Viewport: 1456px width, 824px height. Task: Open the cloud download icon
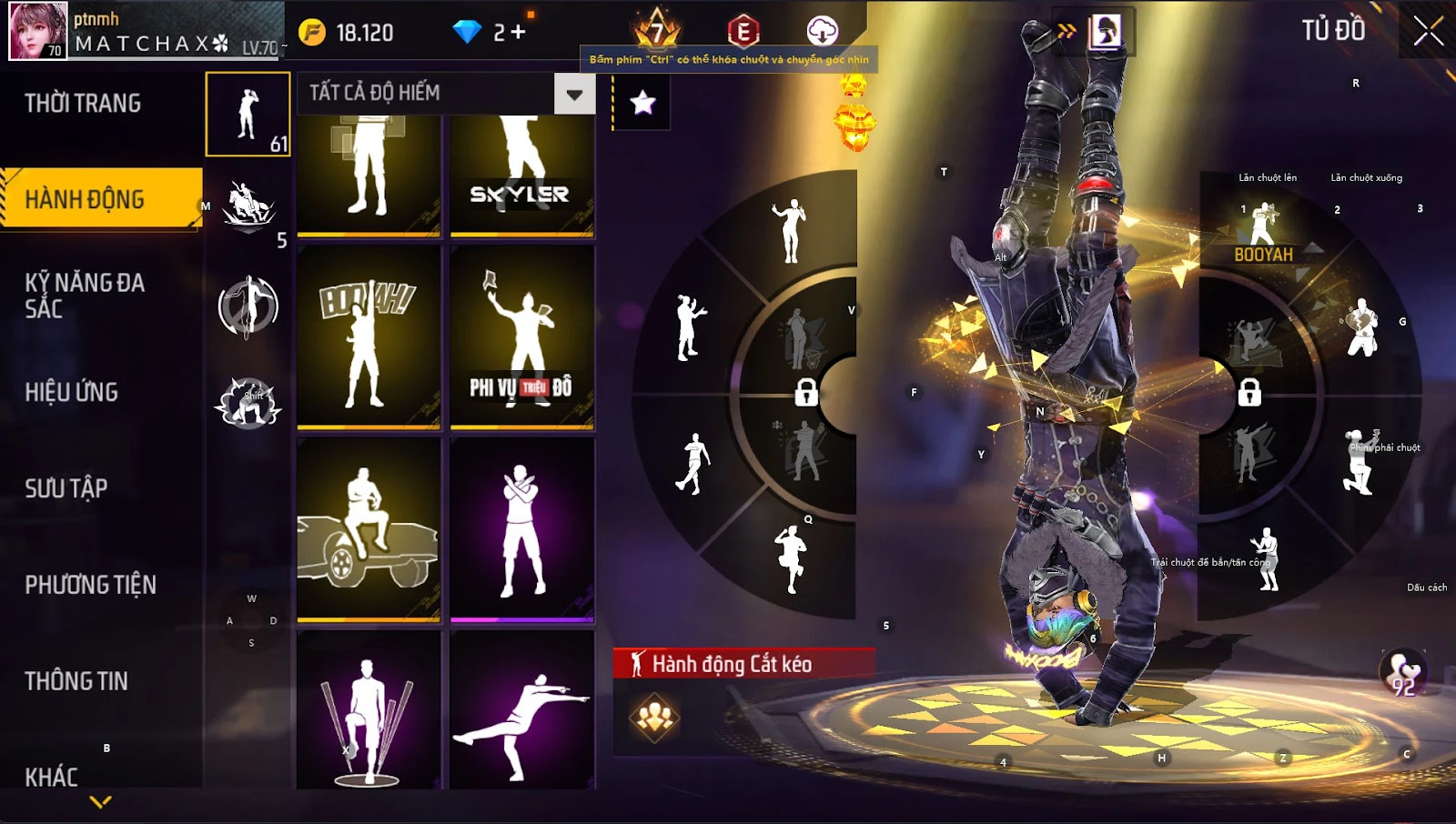822,31
